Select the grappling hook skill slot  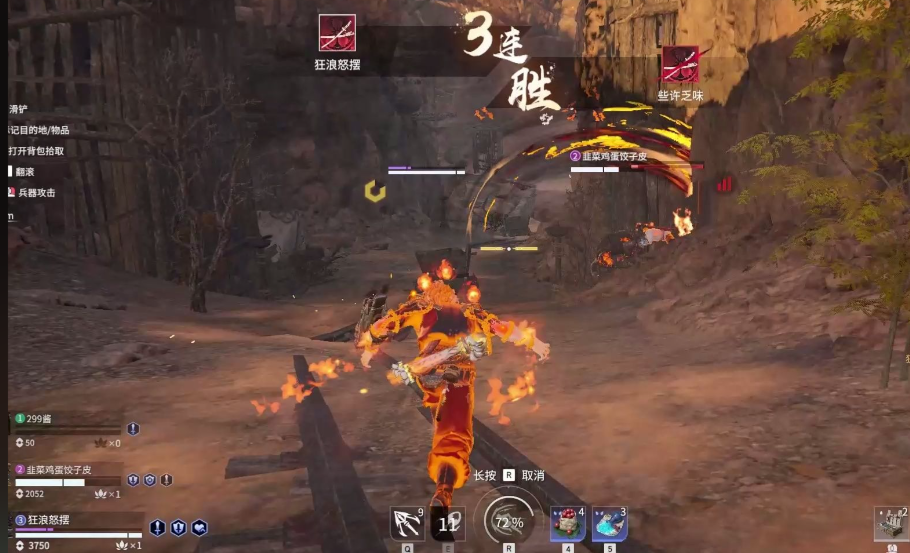pos(407,523)
